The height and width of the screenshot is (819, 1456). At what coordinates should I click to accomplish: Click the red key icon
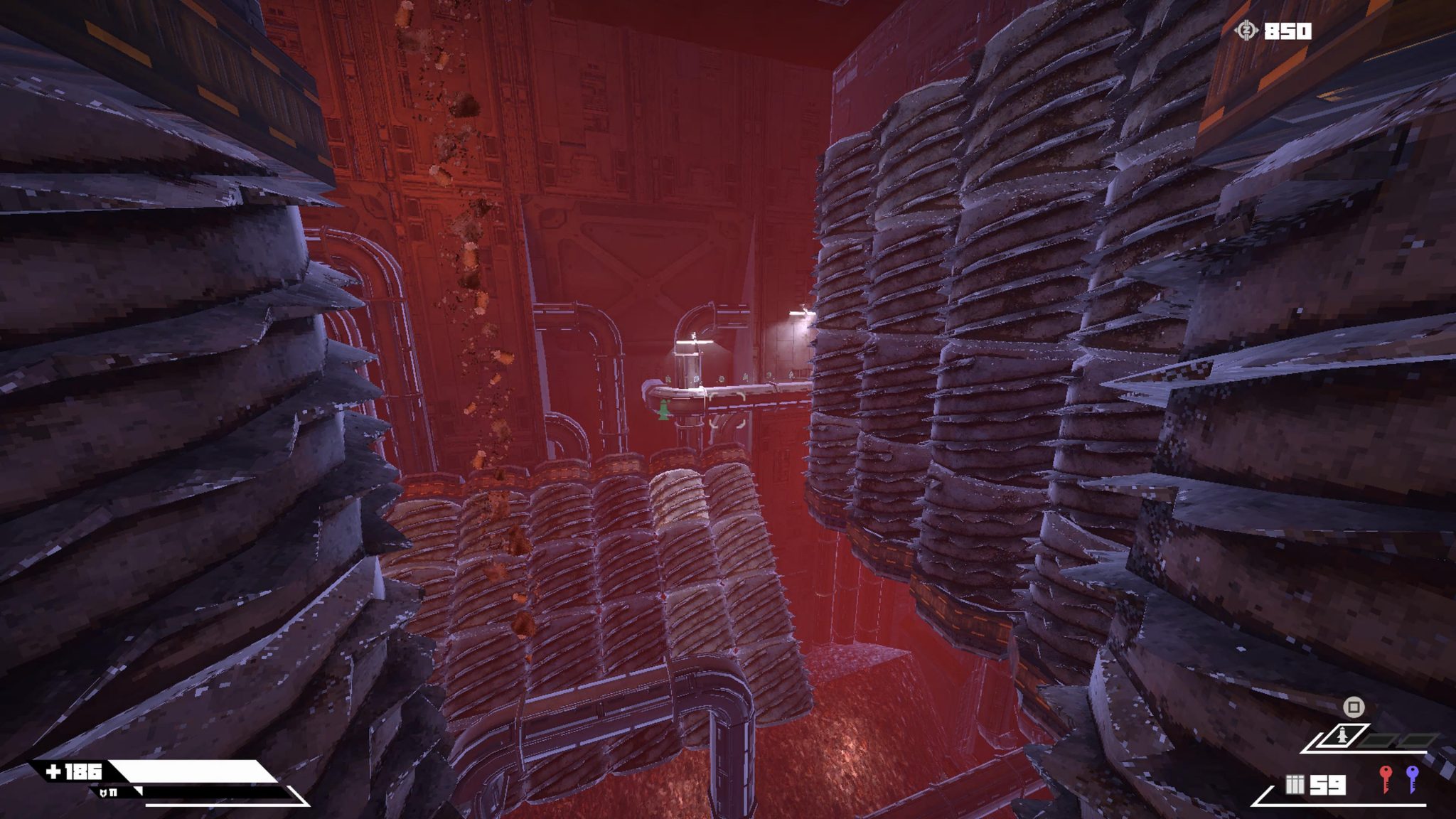coord(1384,778)
